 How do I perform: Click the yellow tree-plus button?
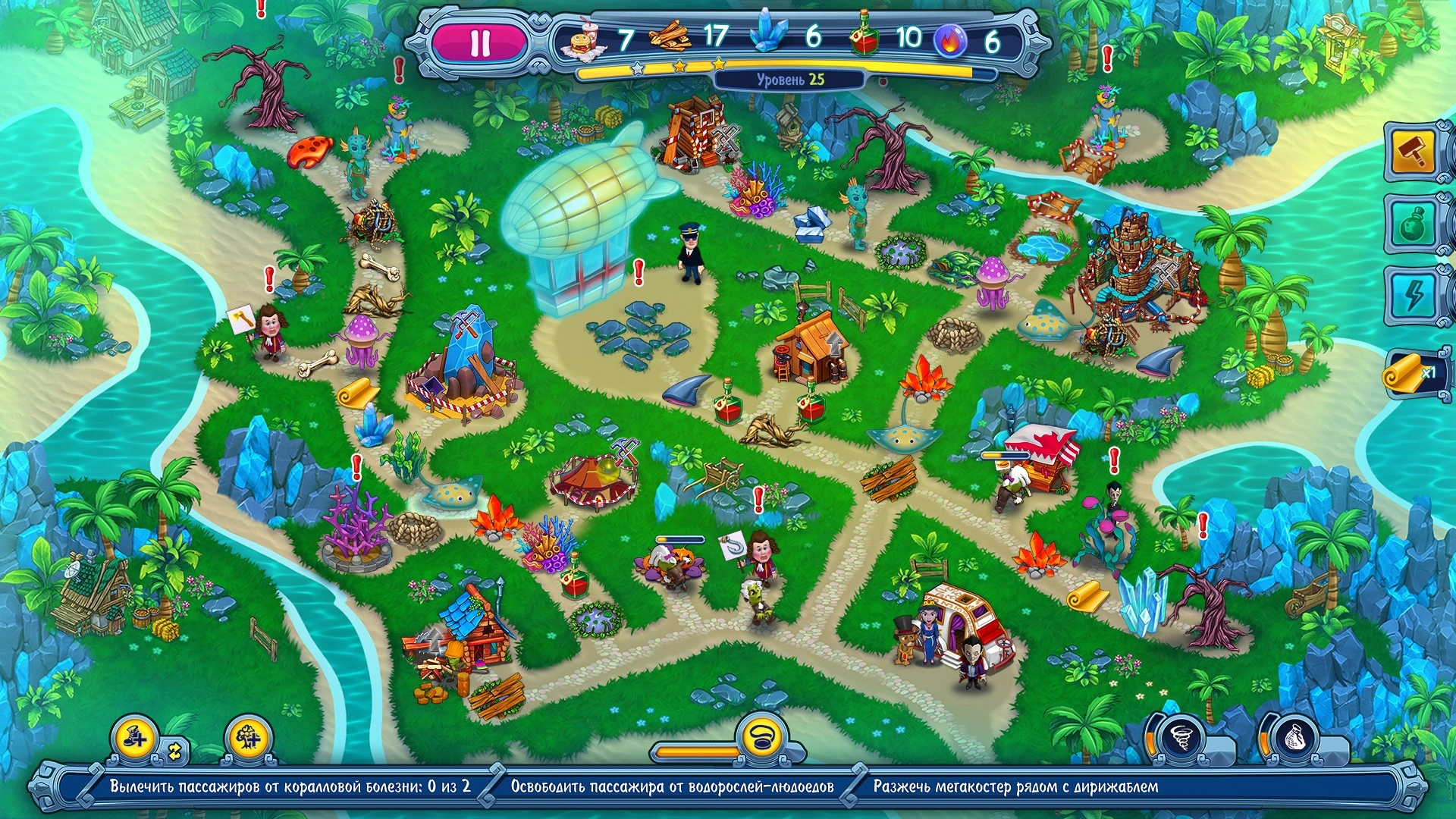pyautogui.click(x=247, y=737)
